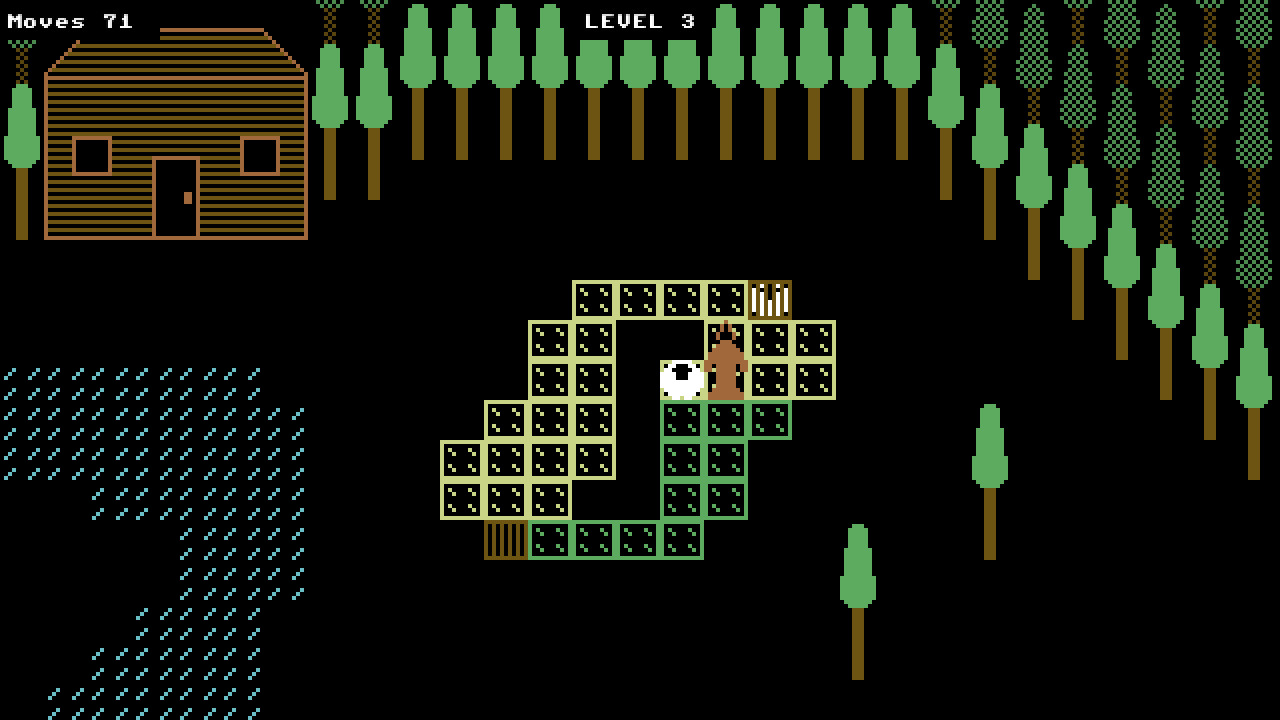Click the left window of the cabin
The image size is (1280, 720).
[x=90, y=158]
